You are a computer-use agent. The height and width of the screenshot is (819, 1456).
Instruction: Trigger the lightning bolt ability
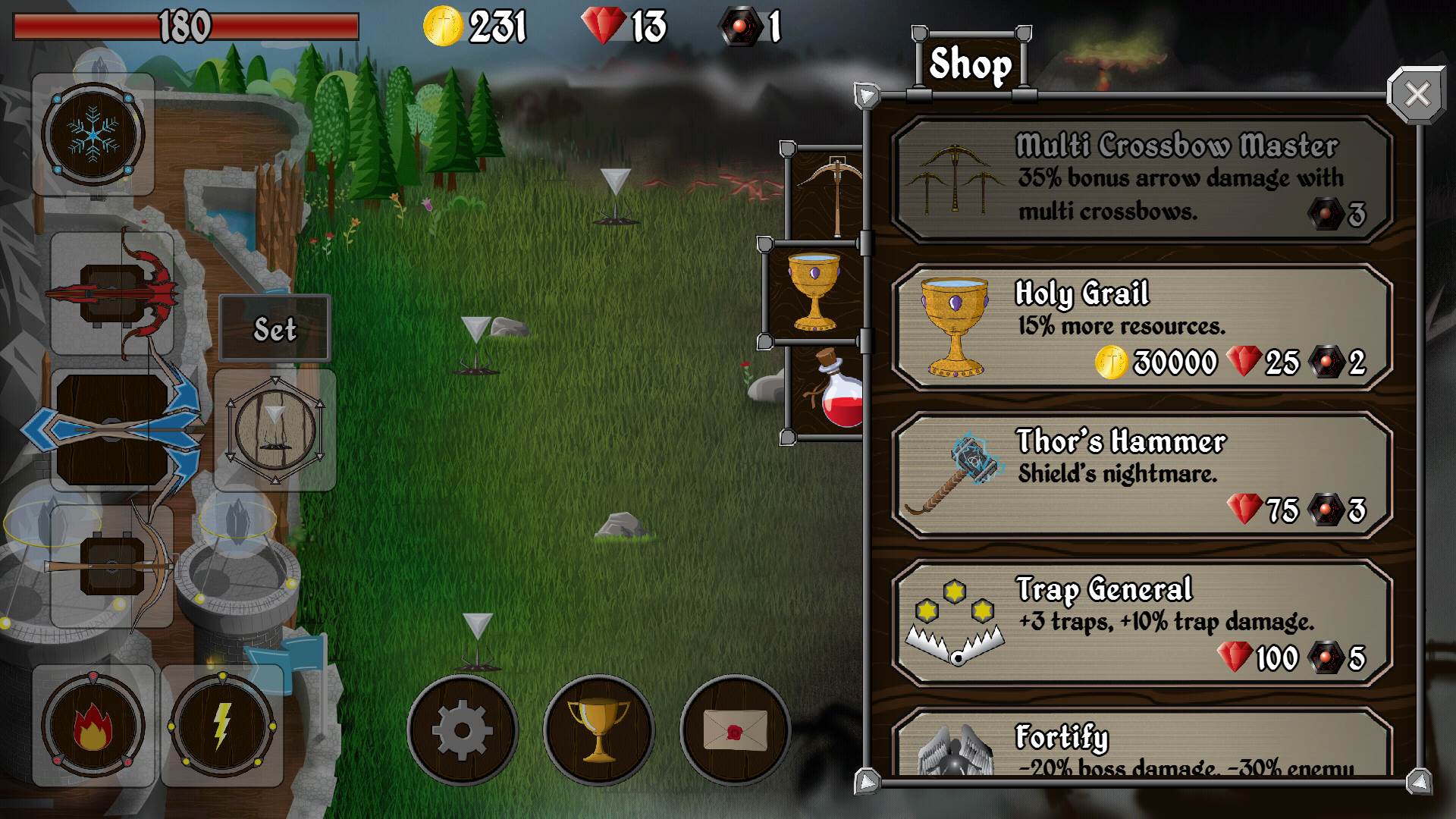point(221,726)
